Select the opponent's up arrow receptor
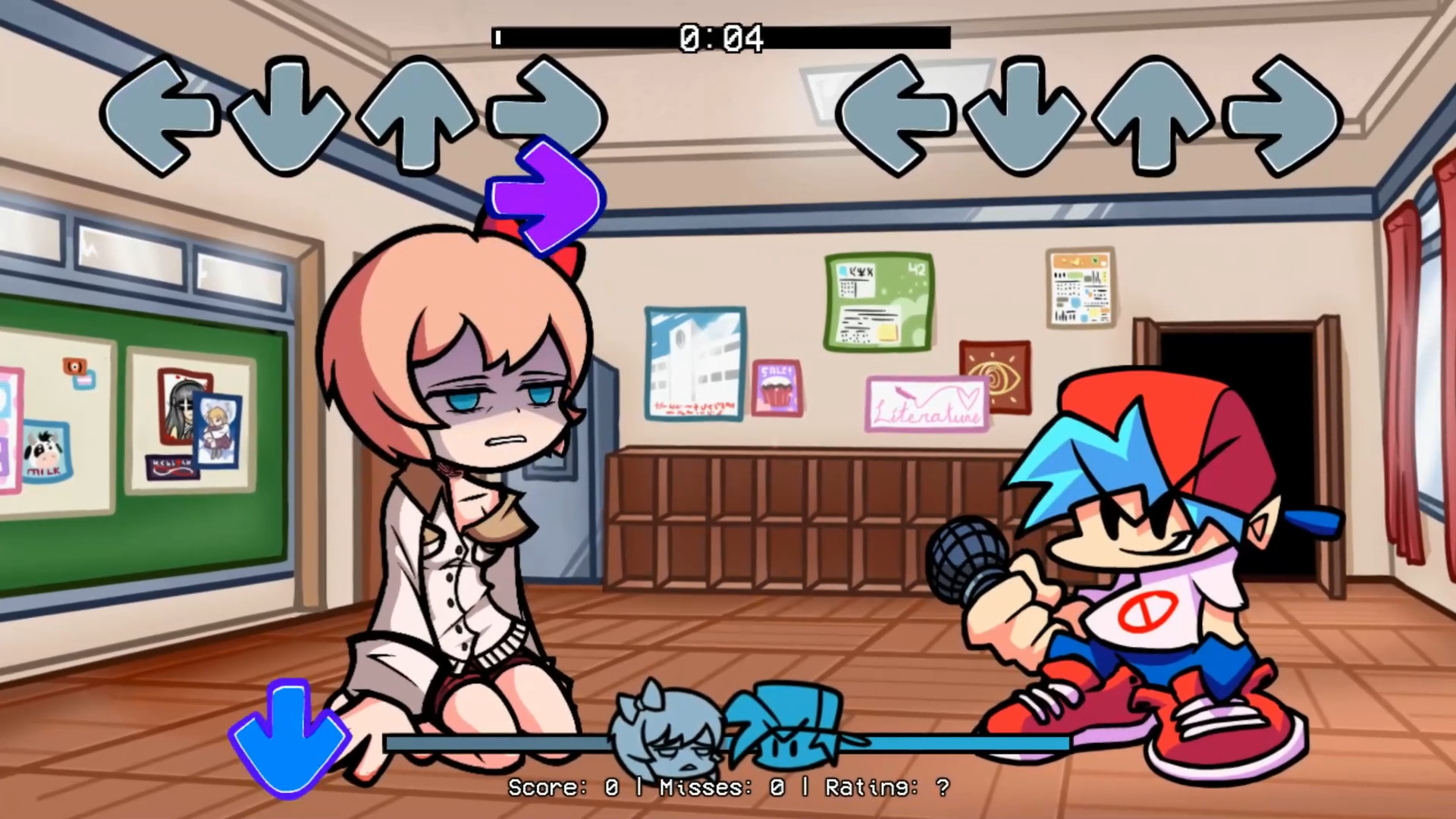Screen dimensions: 1456x819 coord(419,114)
